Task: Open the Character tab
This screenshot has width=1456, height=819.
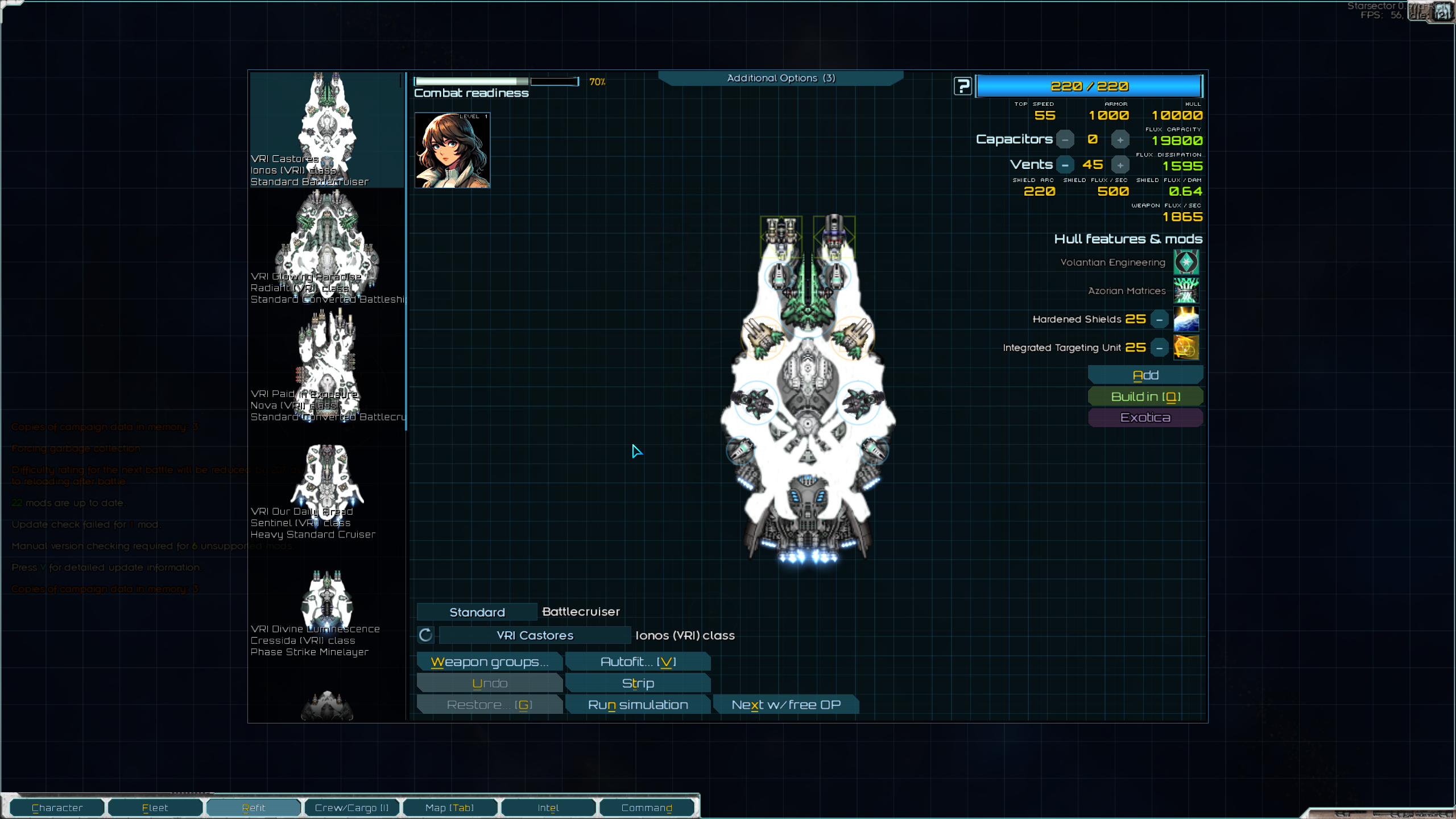Action: coord(57,808)
